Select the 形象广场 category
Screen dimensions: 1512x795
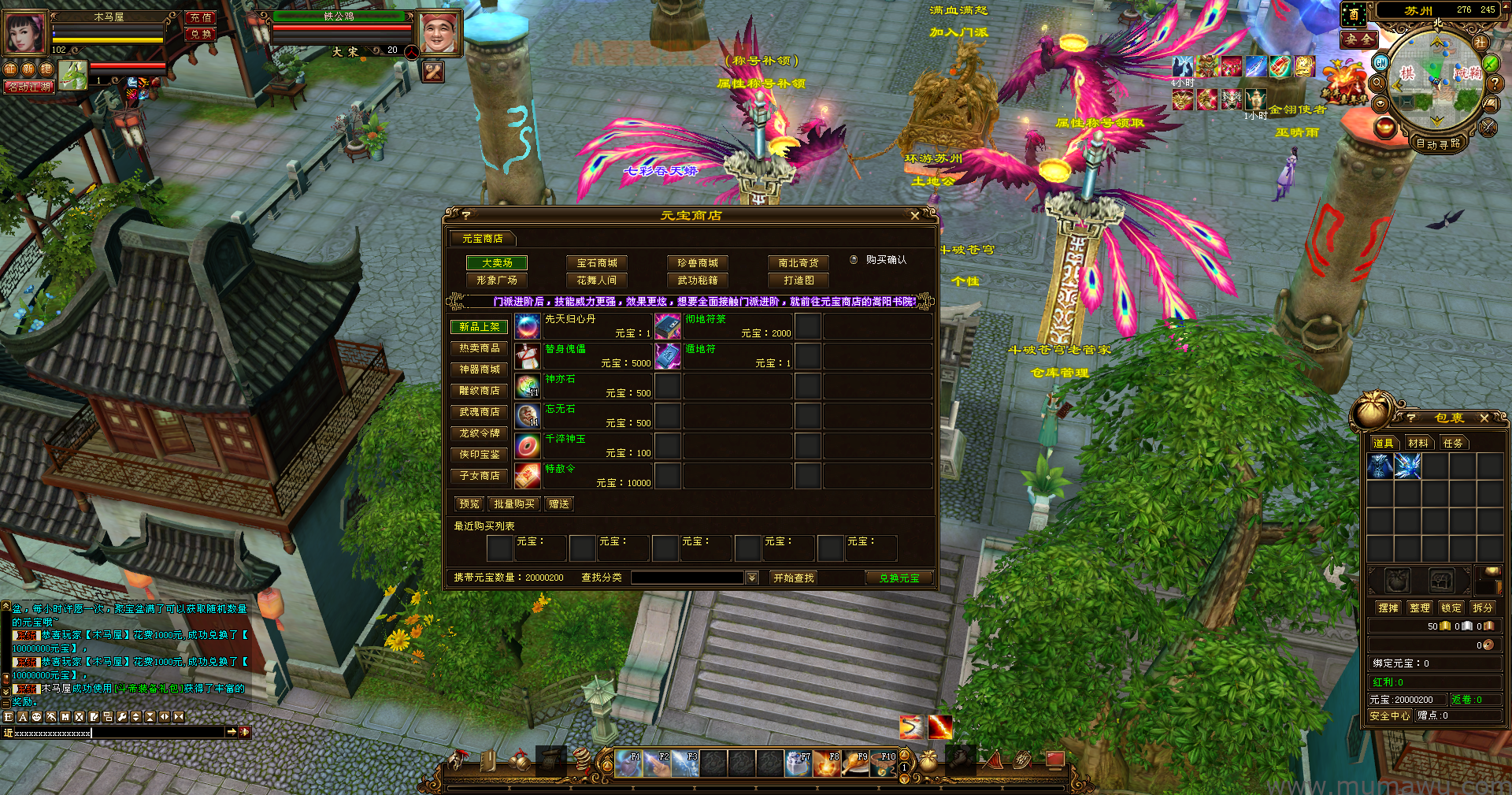(x=496, y=280)
